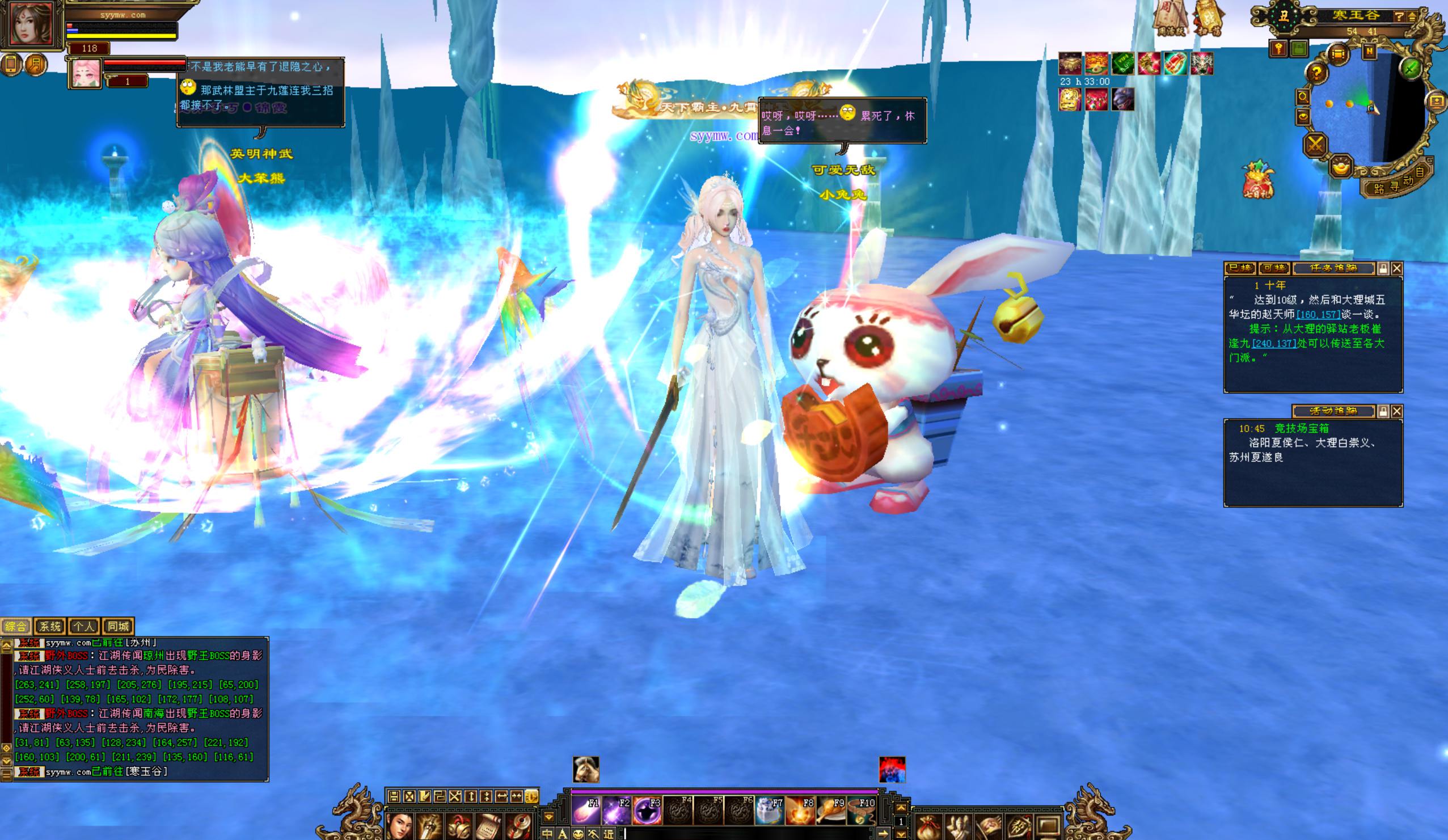Open the 周活跃 weekly activity scroll icon
Viewport: 1448px width, 840px height.
pyautogui.click(x=1171, y=17)
